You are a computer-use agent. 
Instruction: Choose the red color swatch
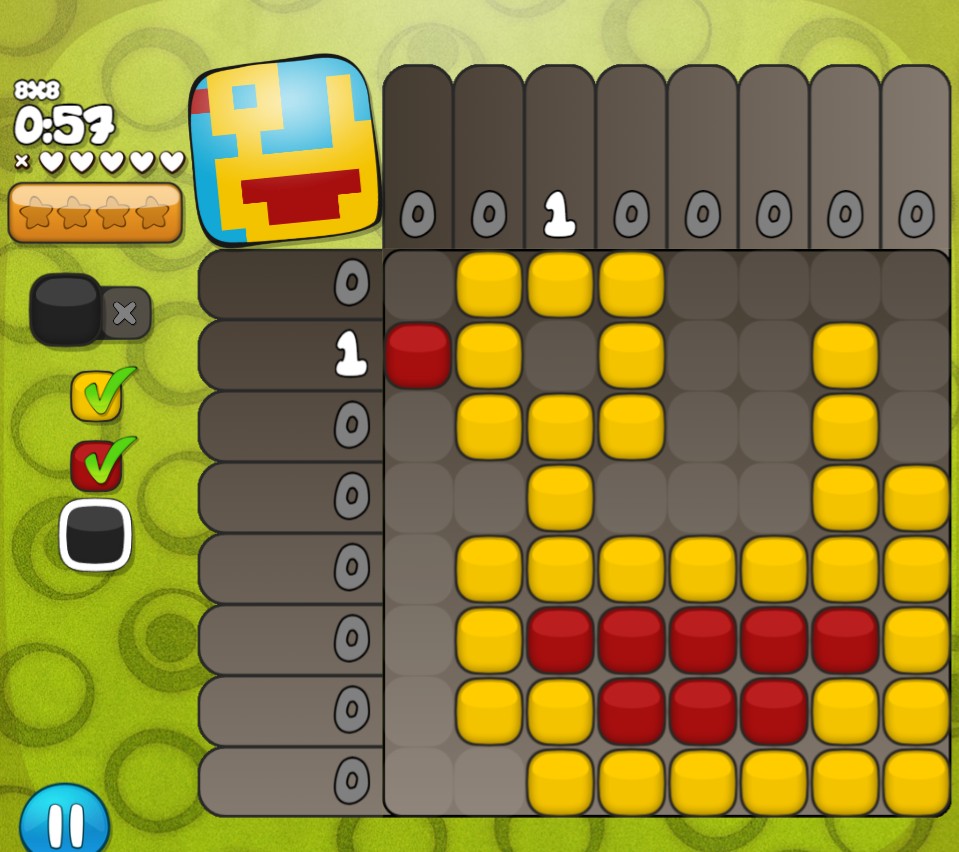[x=97, y=466]
